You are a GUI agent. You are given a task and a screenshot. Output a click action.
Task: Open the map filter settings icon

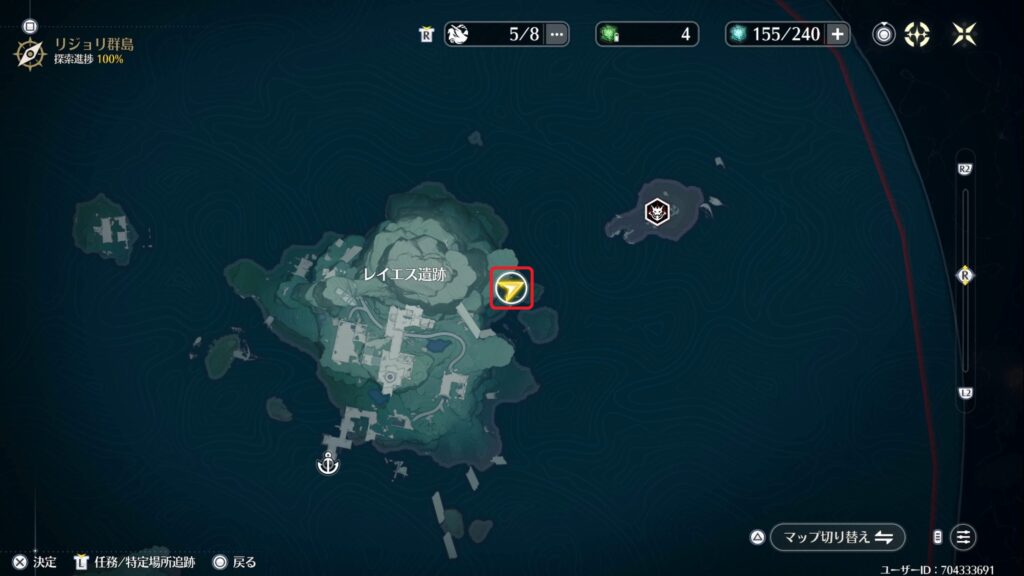(x=963, y=537)
